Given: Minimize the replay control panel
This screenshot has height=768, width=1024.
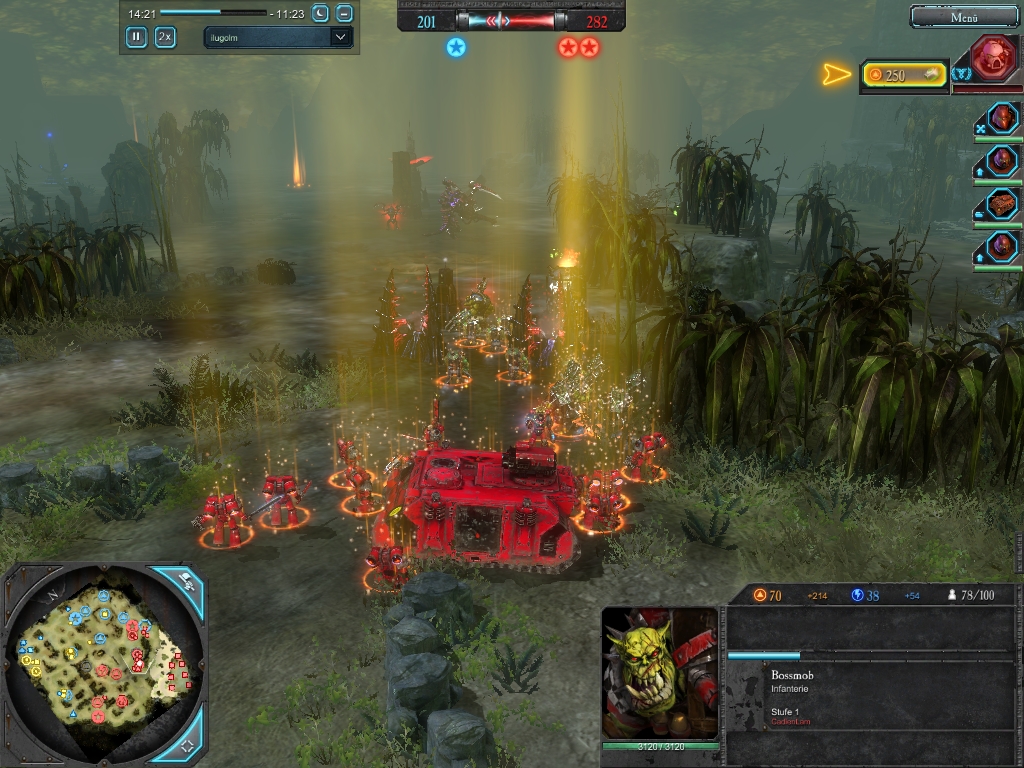Looking at the screenshot, I should pyautogui.click(x=344, y=13).
